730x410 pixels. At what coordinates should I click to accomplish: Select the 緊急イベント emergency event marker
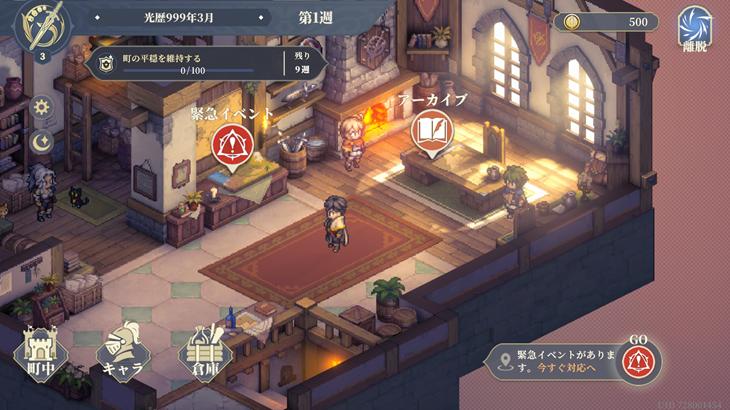coord(231,148)
